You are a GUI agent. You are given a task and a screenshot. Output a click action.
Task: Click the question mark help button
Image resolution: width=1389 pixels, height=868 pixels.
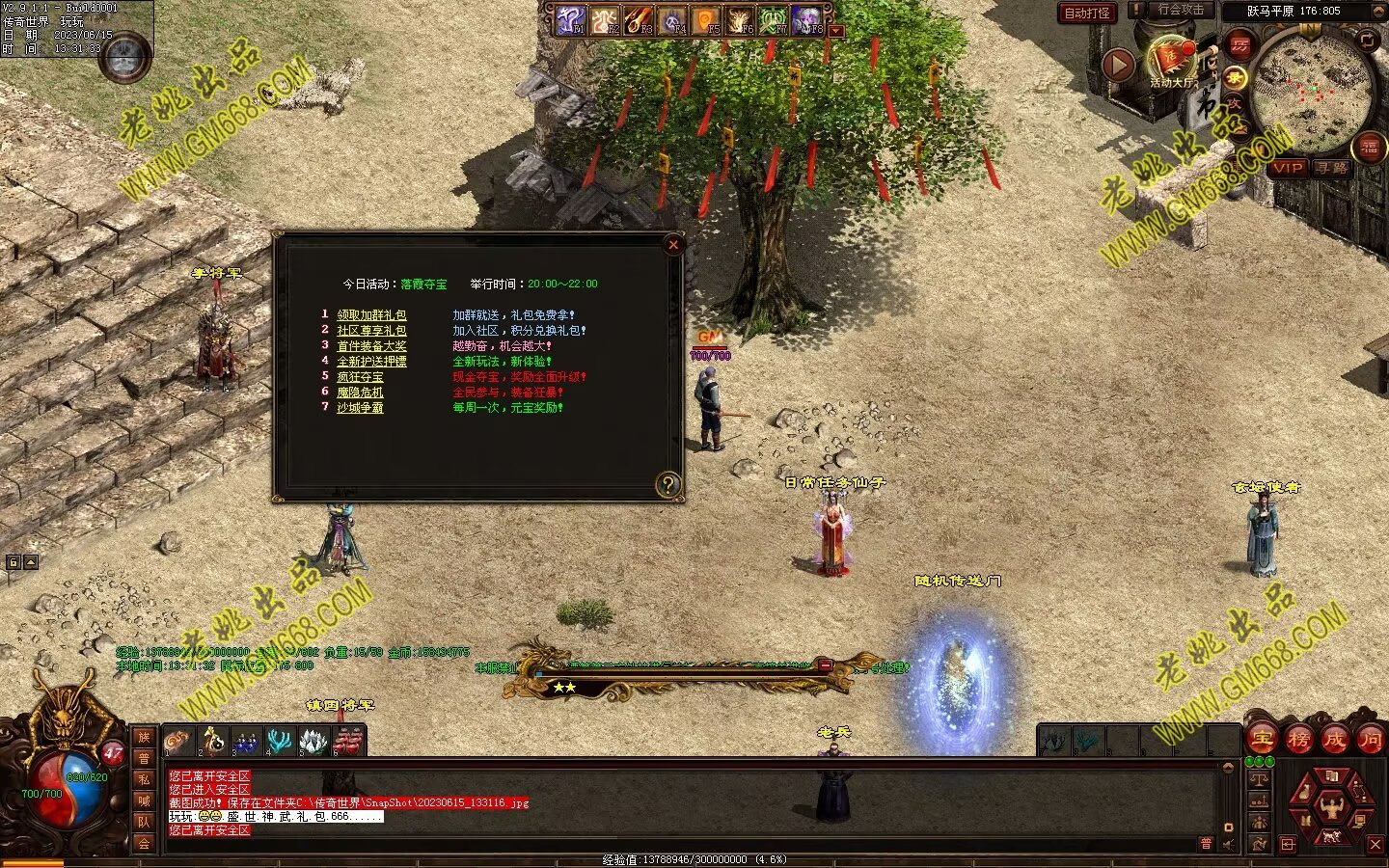click(x=667, y=484)
